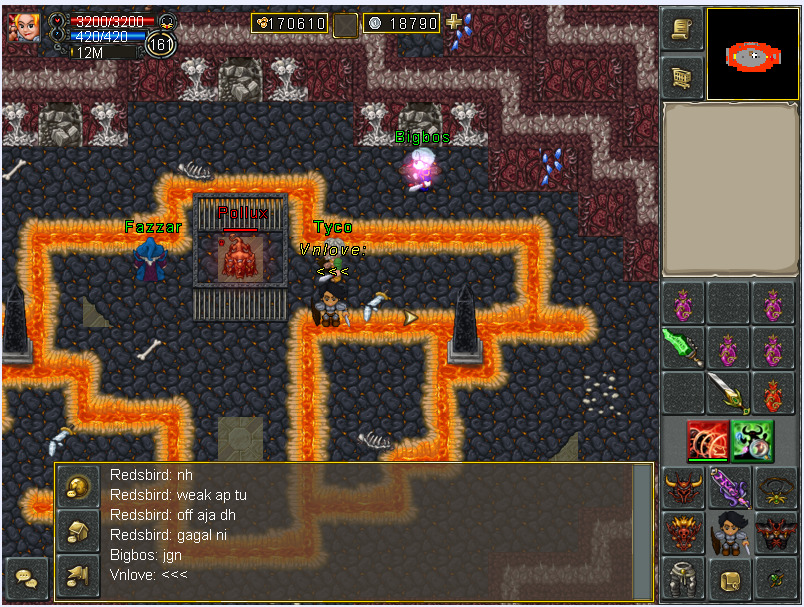Open the character paper-doll figure
Viewport: 804px width, 607px height.
(729, 533)
